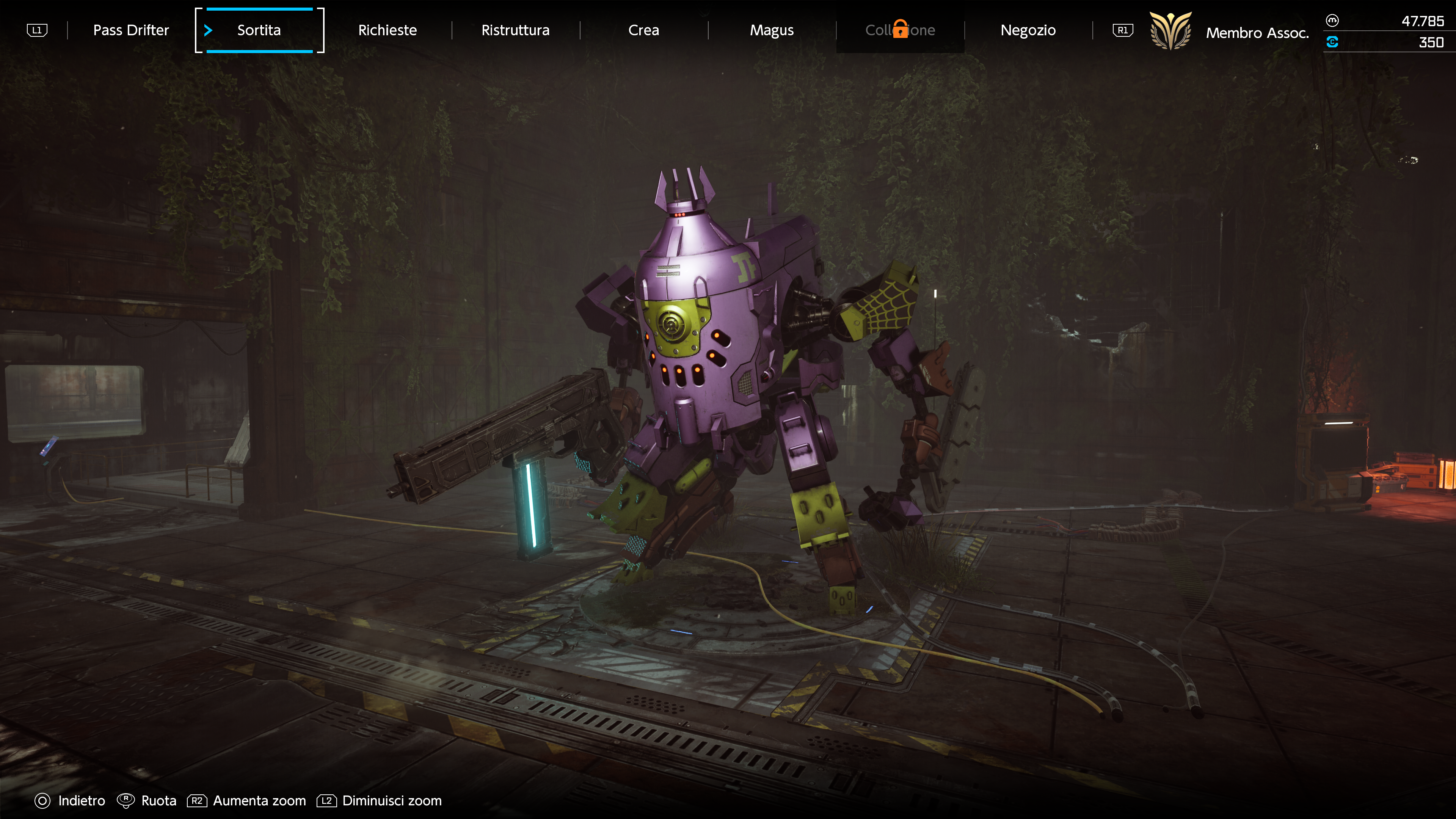Image resolution: width=1456 pixels, height=819 pixels.
Task: Go to the Crea tab
Action: tap(643, 30)
